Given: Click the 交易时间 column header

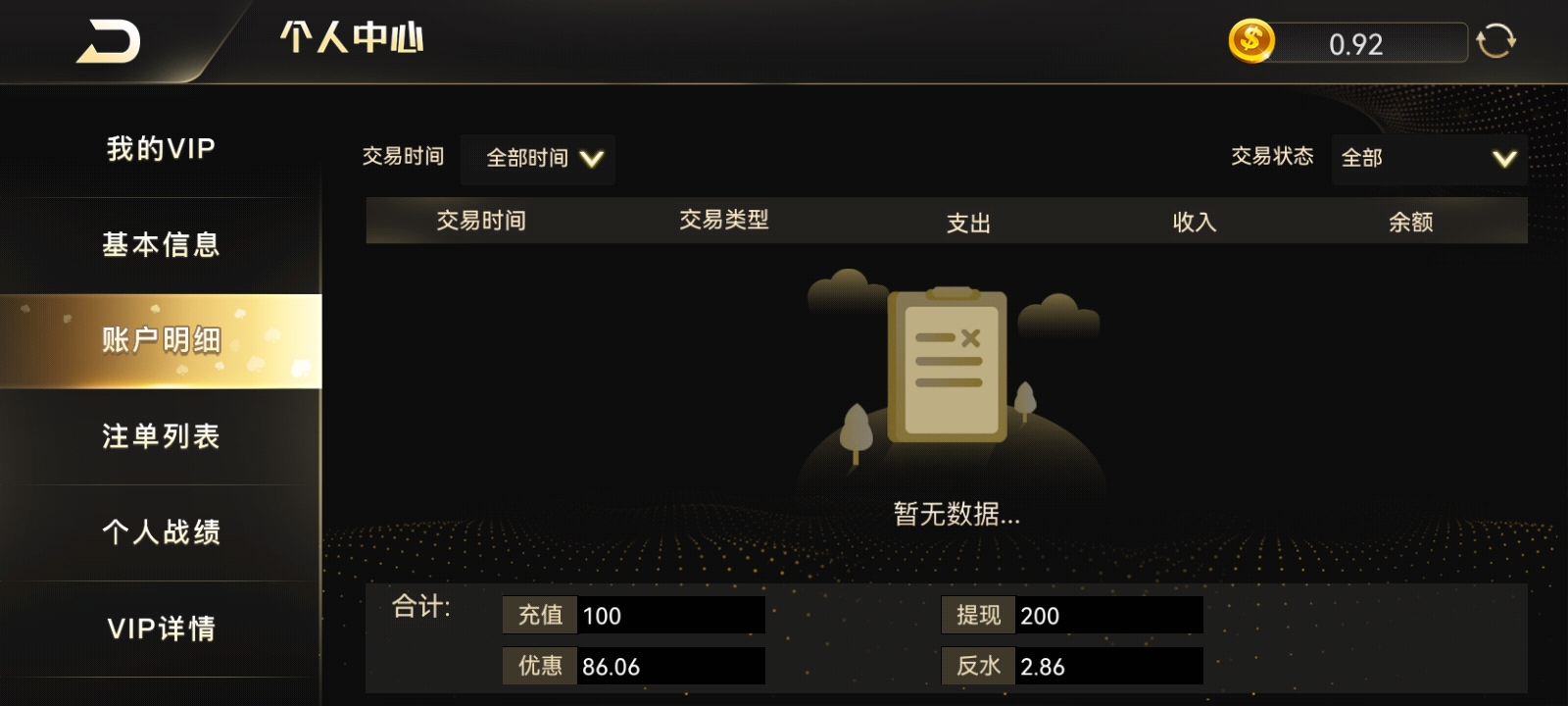Looking at the screenshot, I should tap(481, 221).
